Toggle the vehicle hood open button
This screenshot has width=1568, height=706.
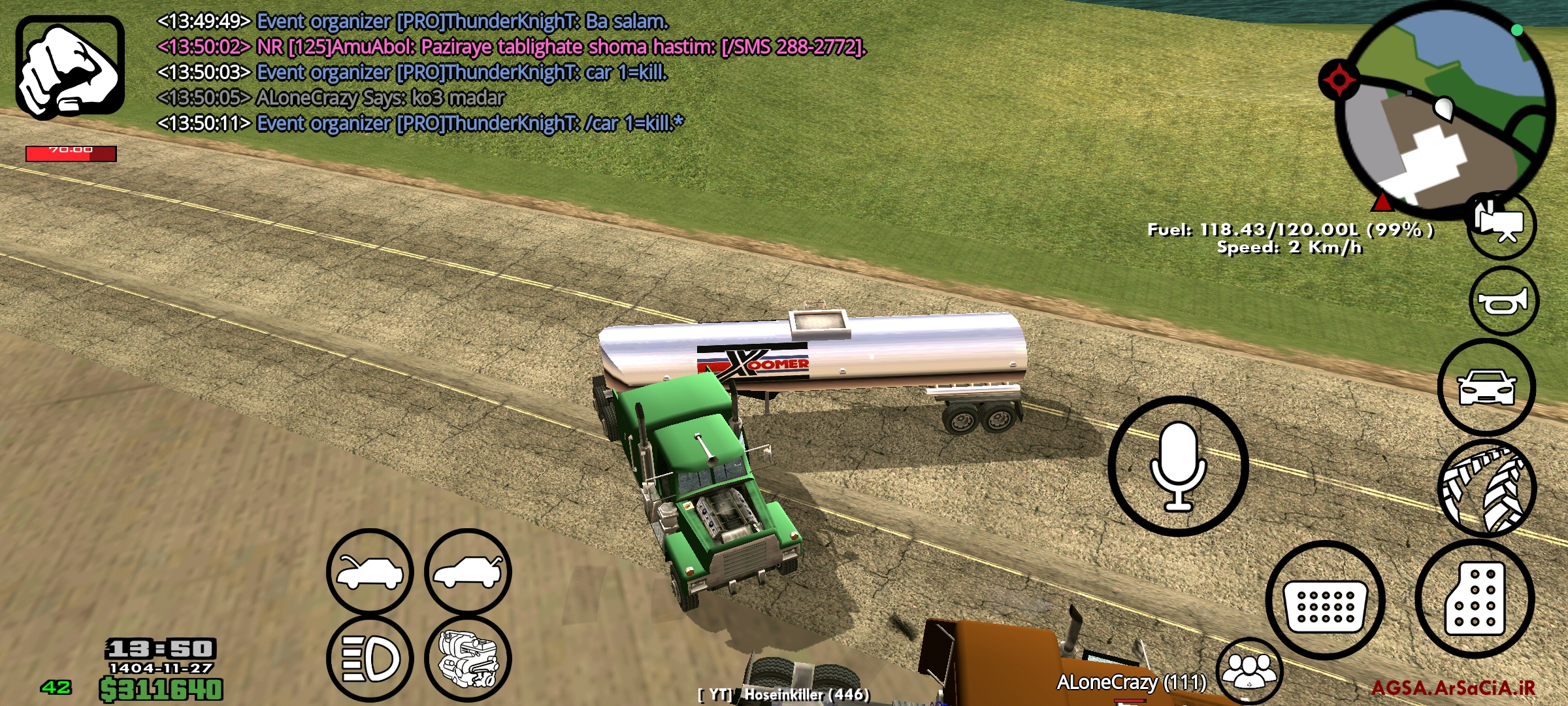tap(370, 572)
